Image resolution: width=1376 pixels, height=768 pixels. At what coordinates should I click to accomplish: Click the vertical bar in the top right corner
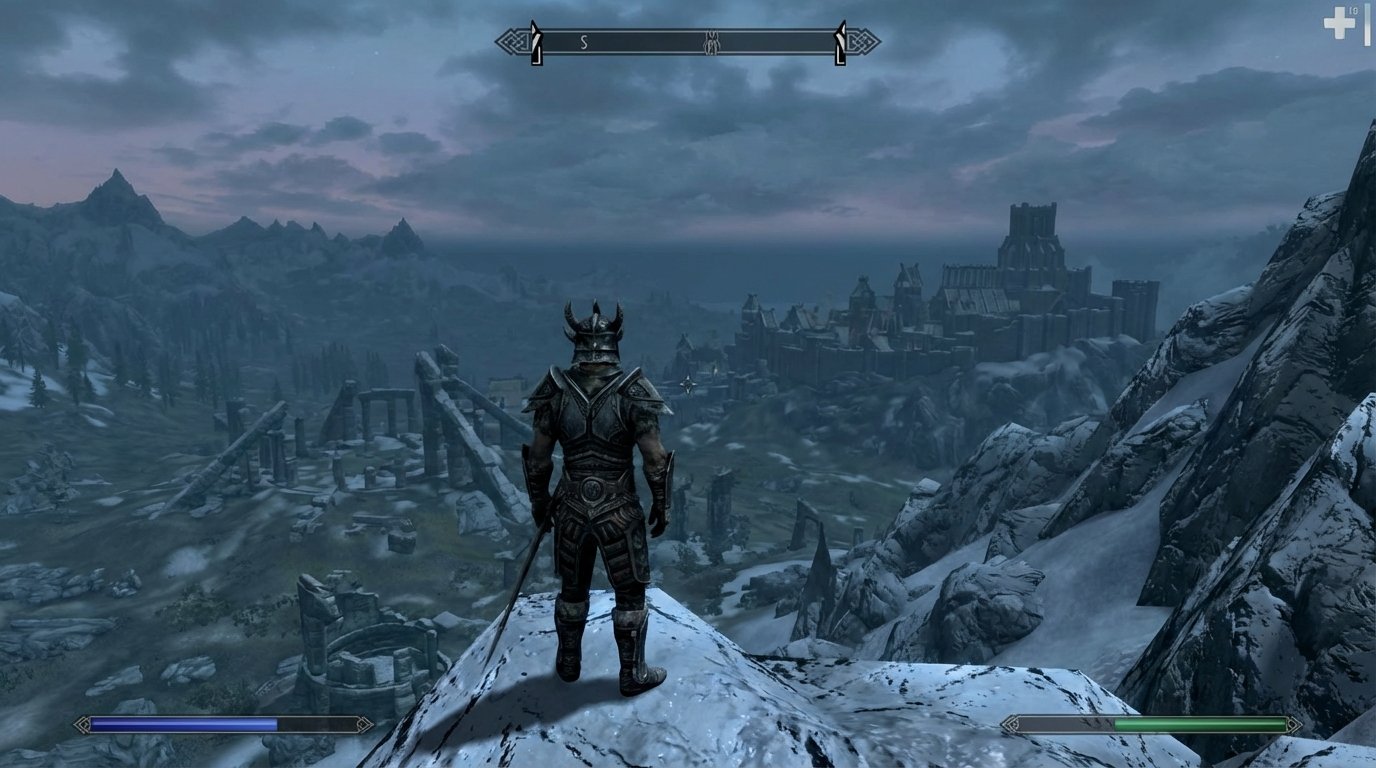tap(1367, 25)
